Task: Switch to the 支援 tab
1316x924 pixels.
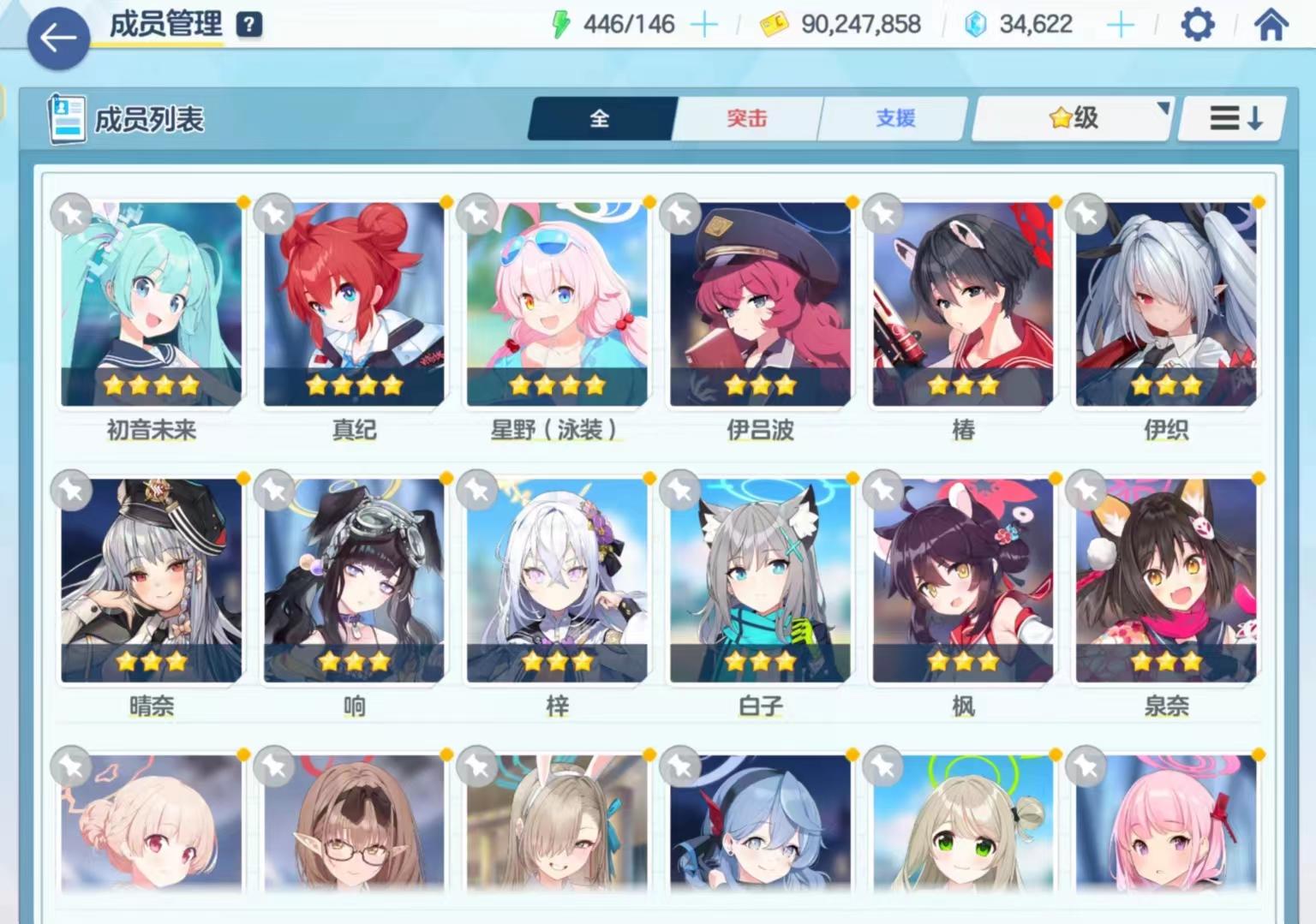Action: [x=893, y=119]
